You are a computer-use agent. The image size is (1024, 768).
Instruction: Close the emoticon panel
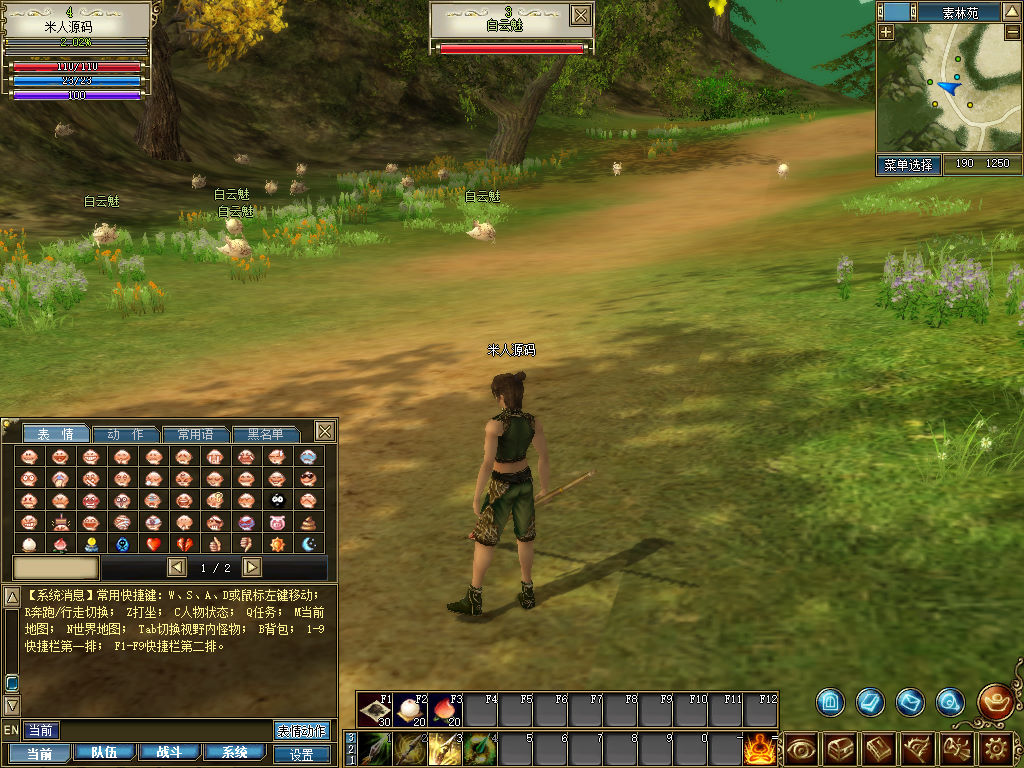[x=325, y=431]
